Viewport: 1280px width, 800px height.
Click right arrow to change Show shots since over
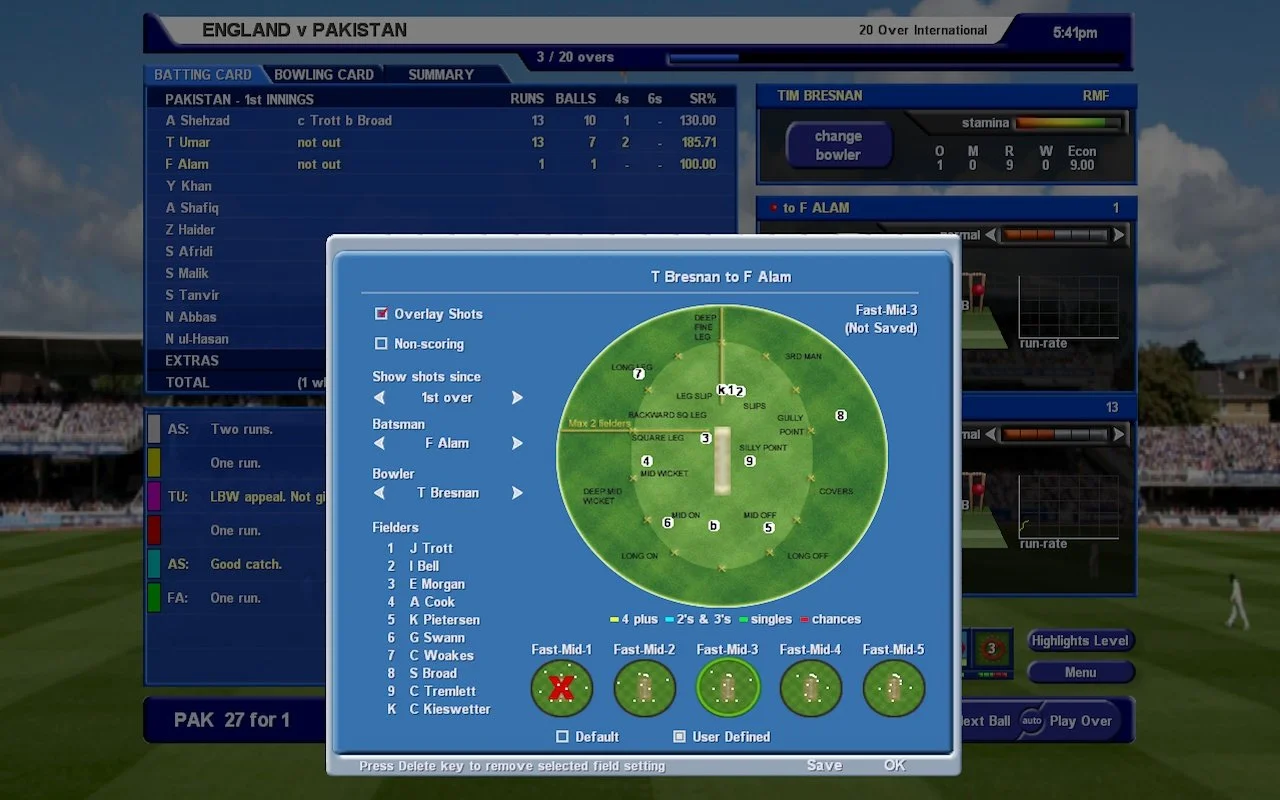tap(518, 397)
